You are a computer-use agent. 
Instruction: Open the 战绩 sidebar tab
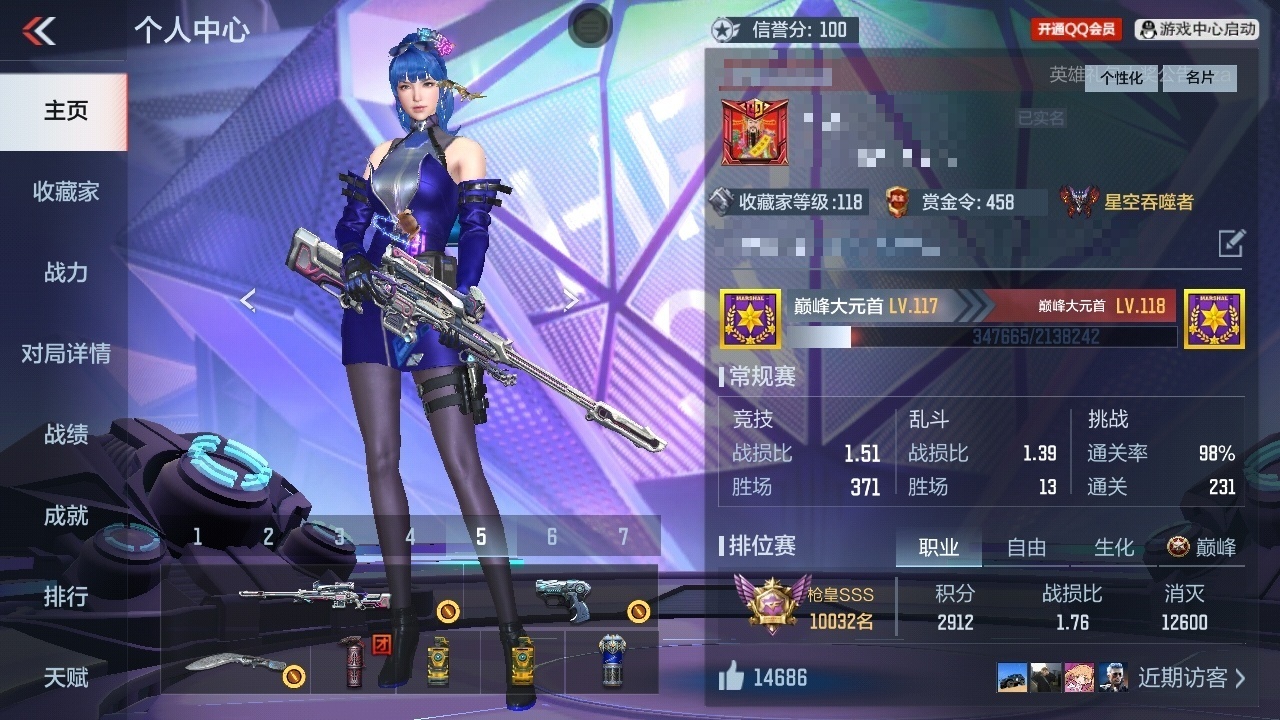[x=65, y=435]
